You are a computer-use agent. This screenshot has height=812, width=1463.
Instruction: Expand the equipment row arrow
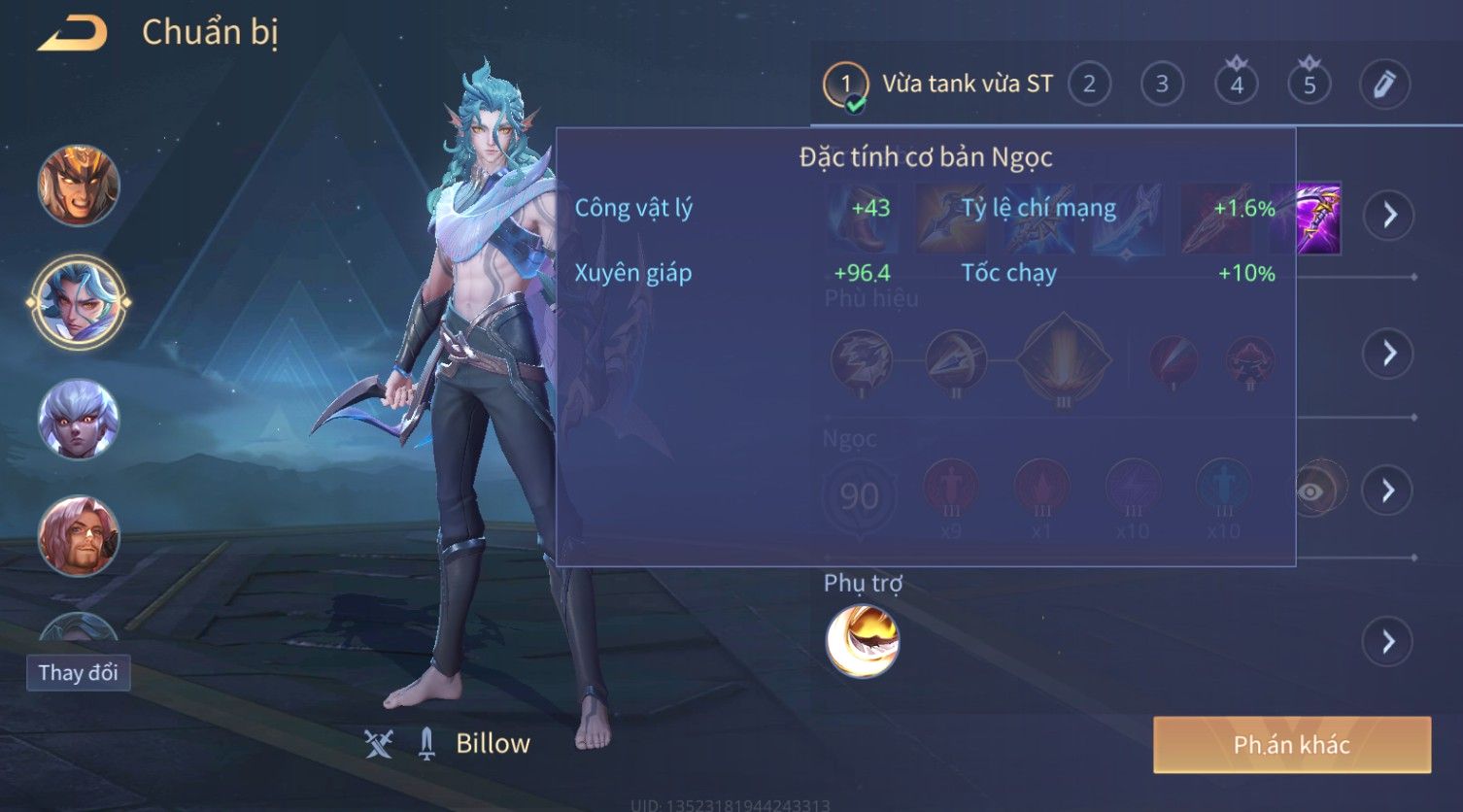1388,215
